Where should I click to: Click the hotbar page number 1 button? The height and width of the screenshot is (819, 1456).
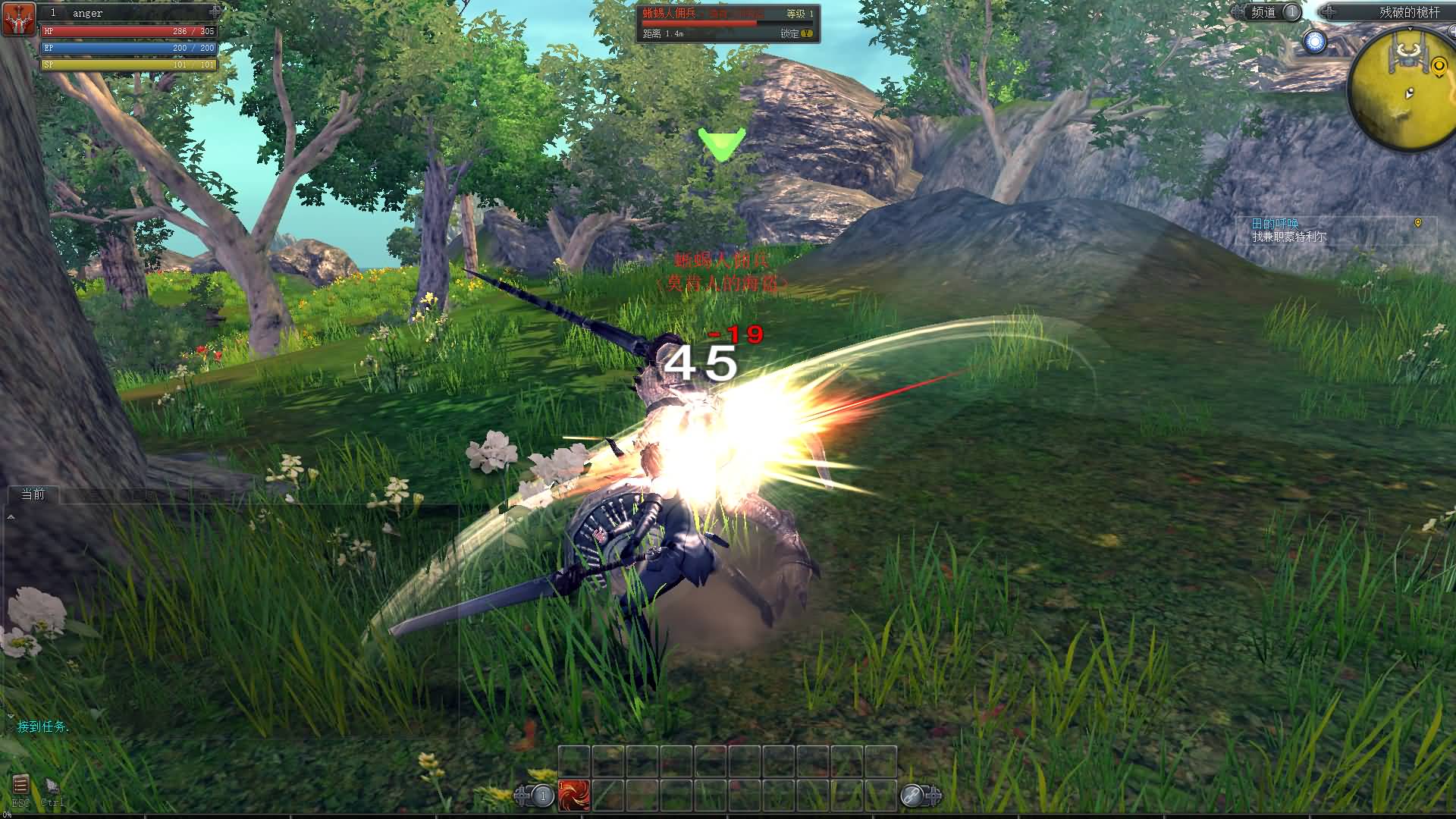pos(542,795)
